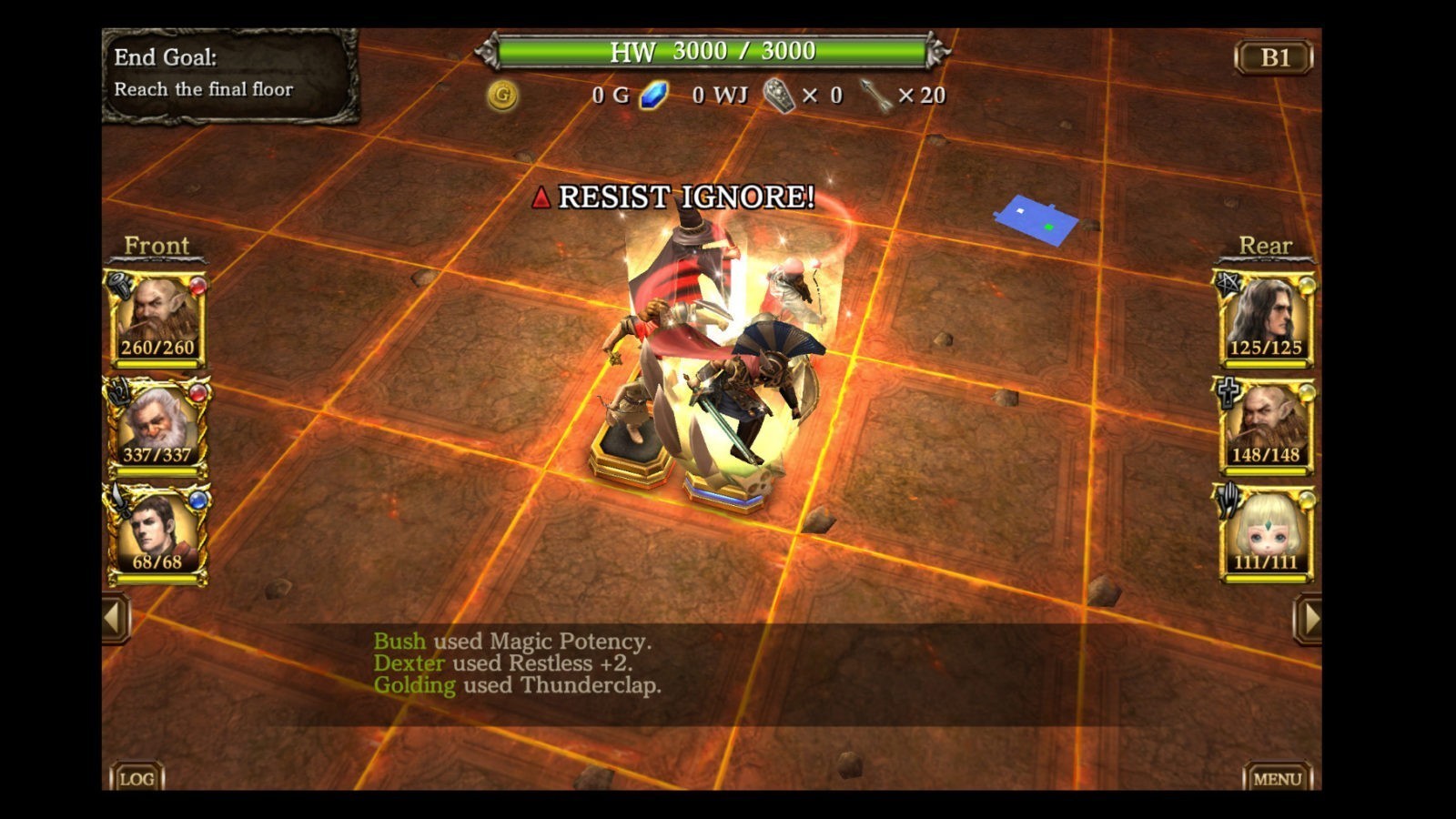The height and width of the screenshot is (819, 1456).
Task: Tap the blue WJ crystal icon
Action: (x=653, y=95)
